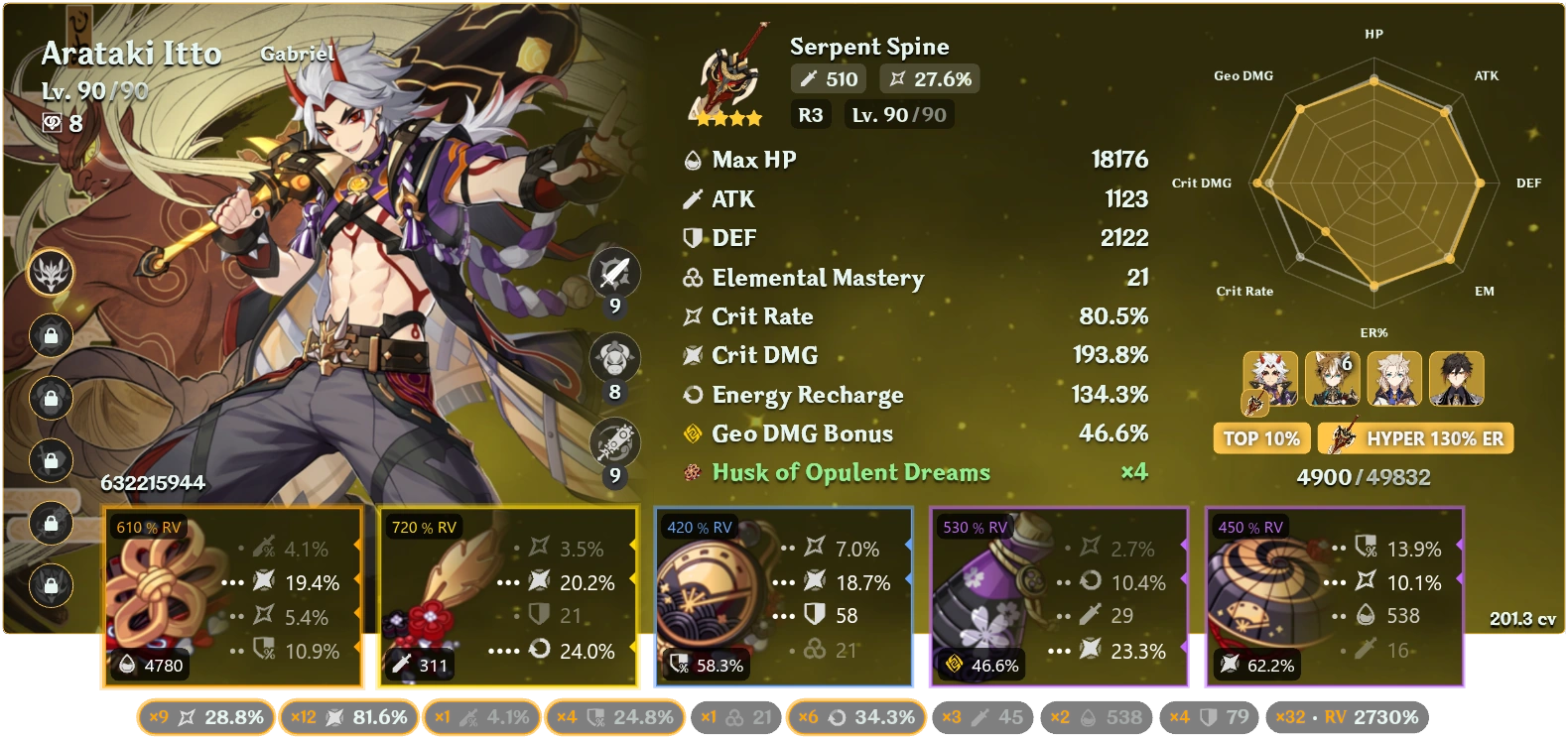Select the Elemental Skill talent icon showing level 8
This screenshot has height=741, width=1568.
(x=615, y=357)
